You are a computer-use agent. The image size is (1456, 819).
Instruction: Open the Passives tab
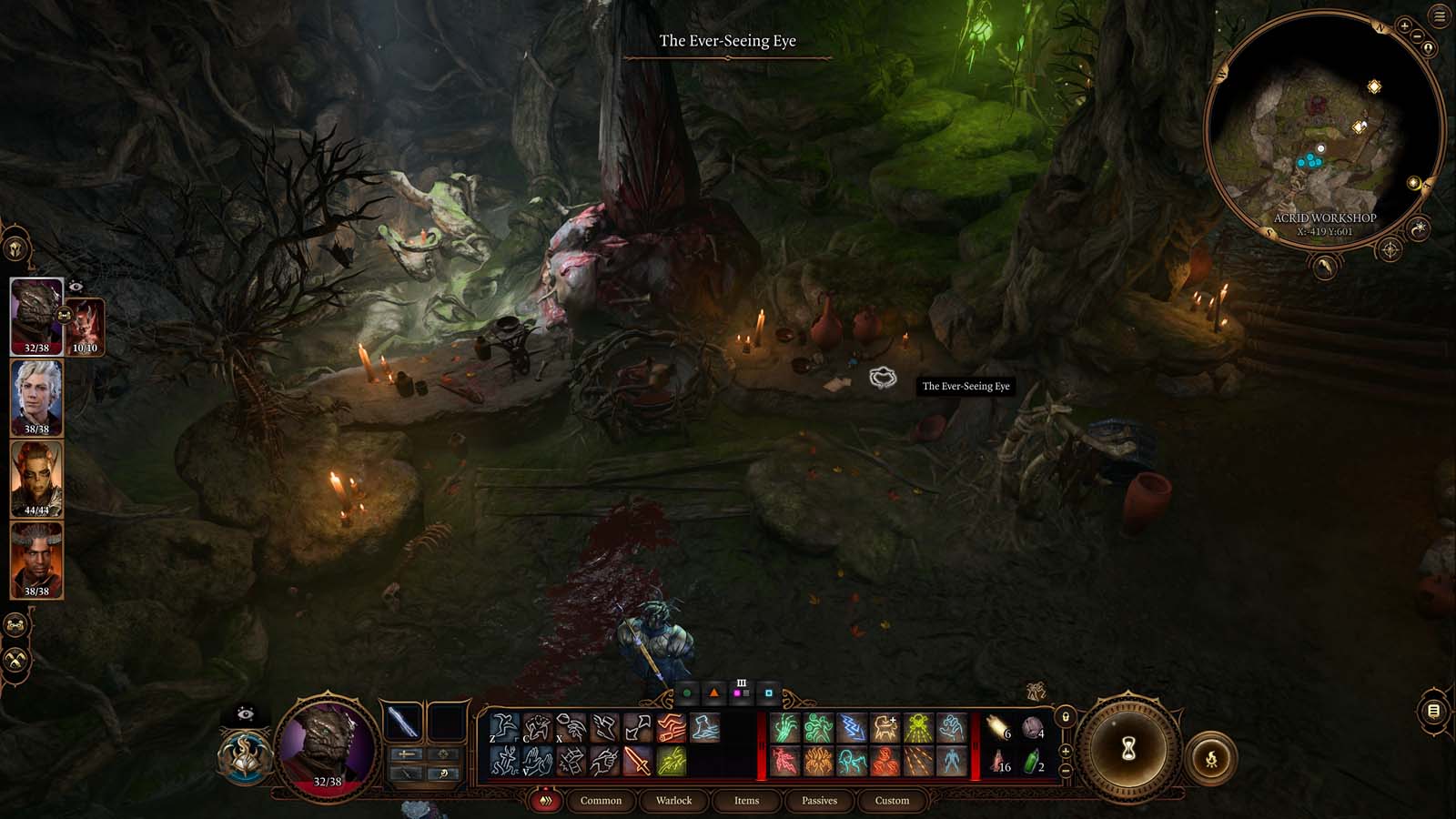click(x=819, y=802)
